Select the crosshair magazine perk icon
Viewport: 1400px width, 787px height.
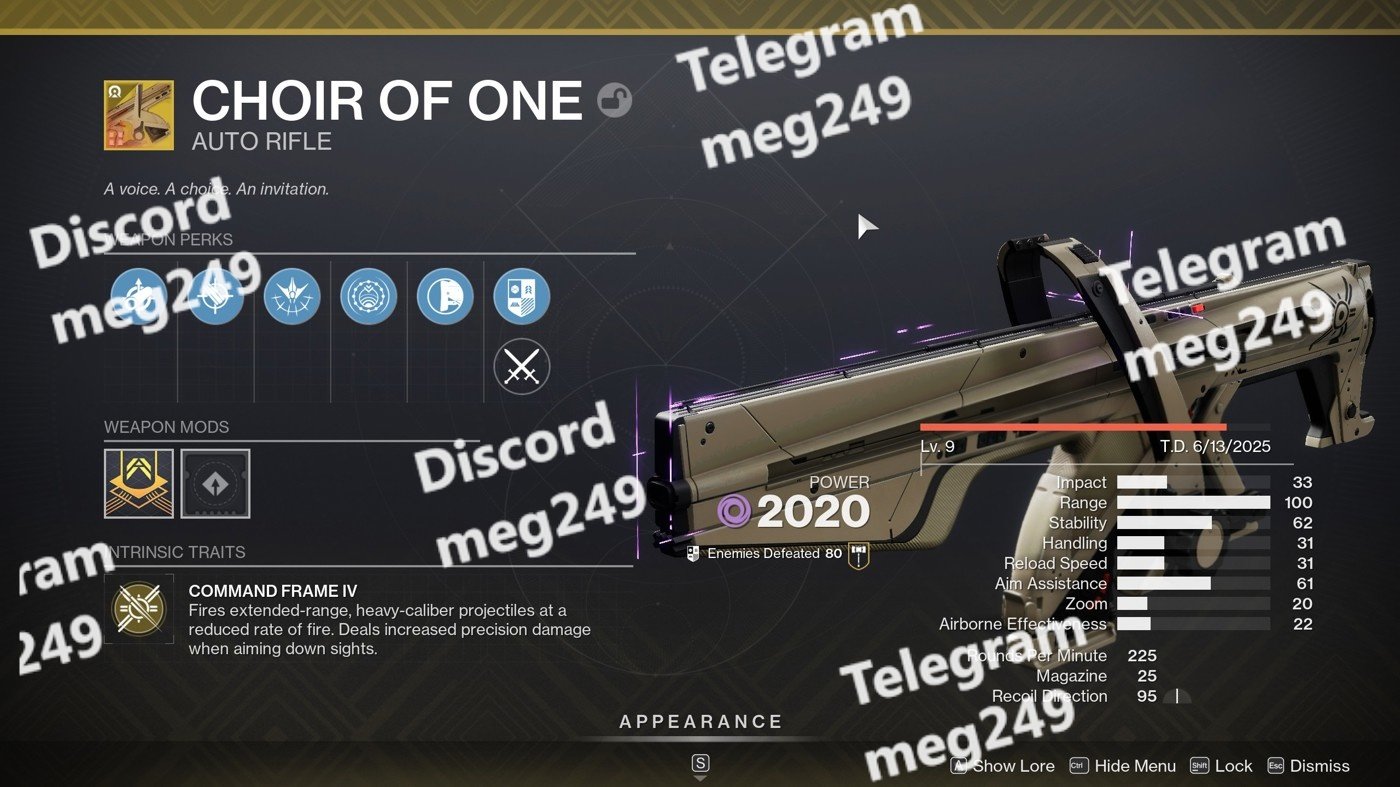tap(216, 297)
